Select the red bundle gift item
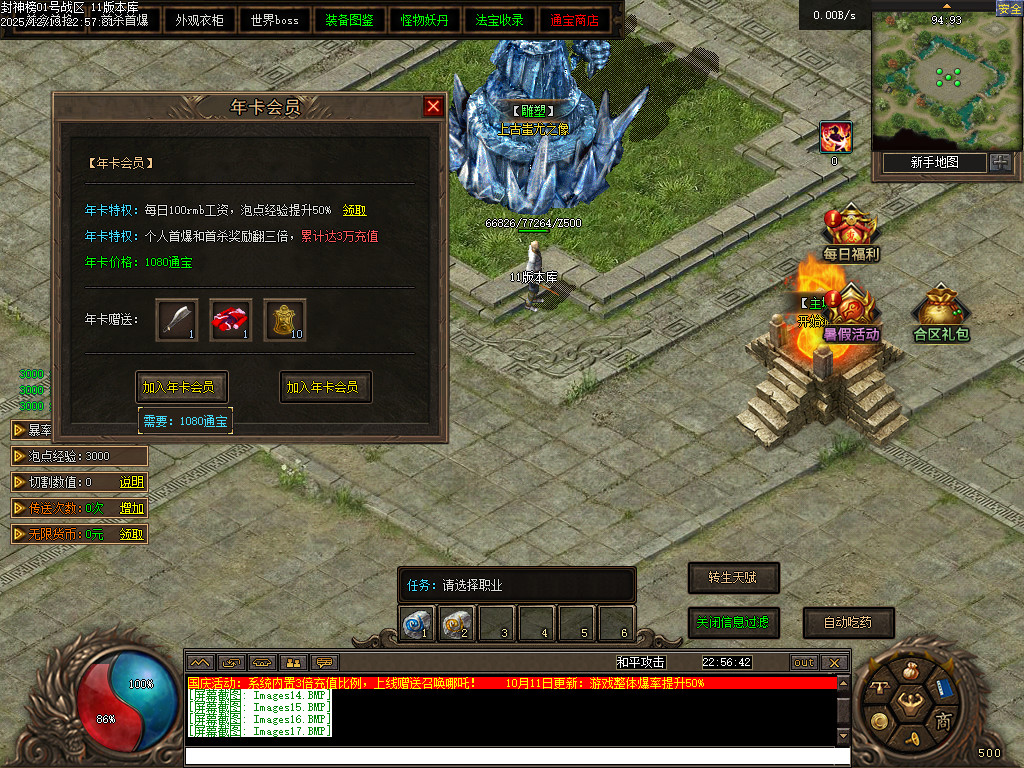 point(231,320)
